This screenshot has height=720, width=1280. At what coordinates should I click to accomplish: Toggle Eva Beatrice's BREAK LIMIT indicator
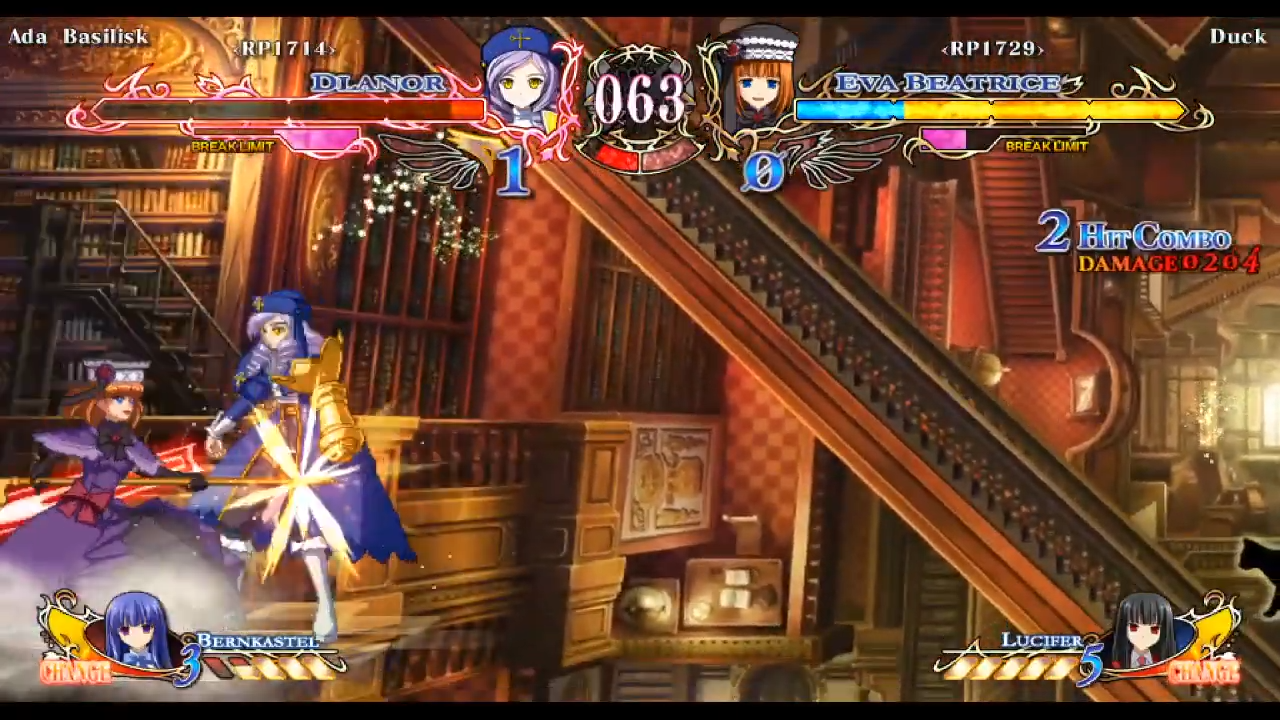coord(1046,146)
